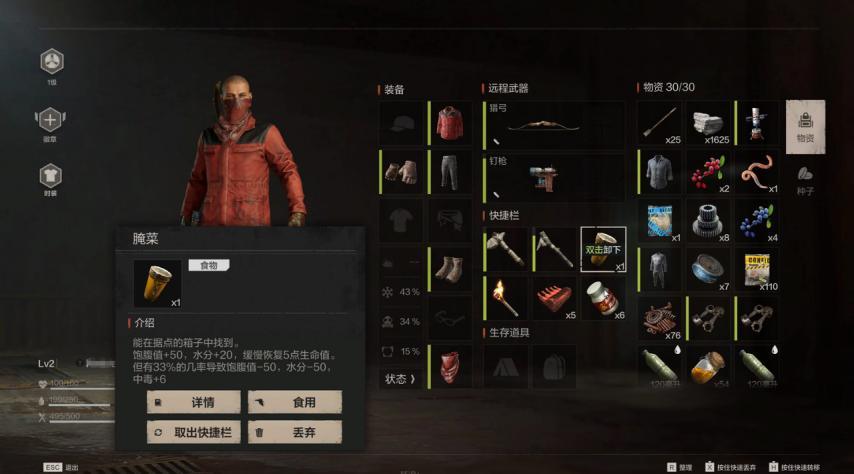This screenshot has height=474, width=854.
Task: Discard the item with 丢弃 button
Action: click(x=295, y=432)
